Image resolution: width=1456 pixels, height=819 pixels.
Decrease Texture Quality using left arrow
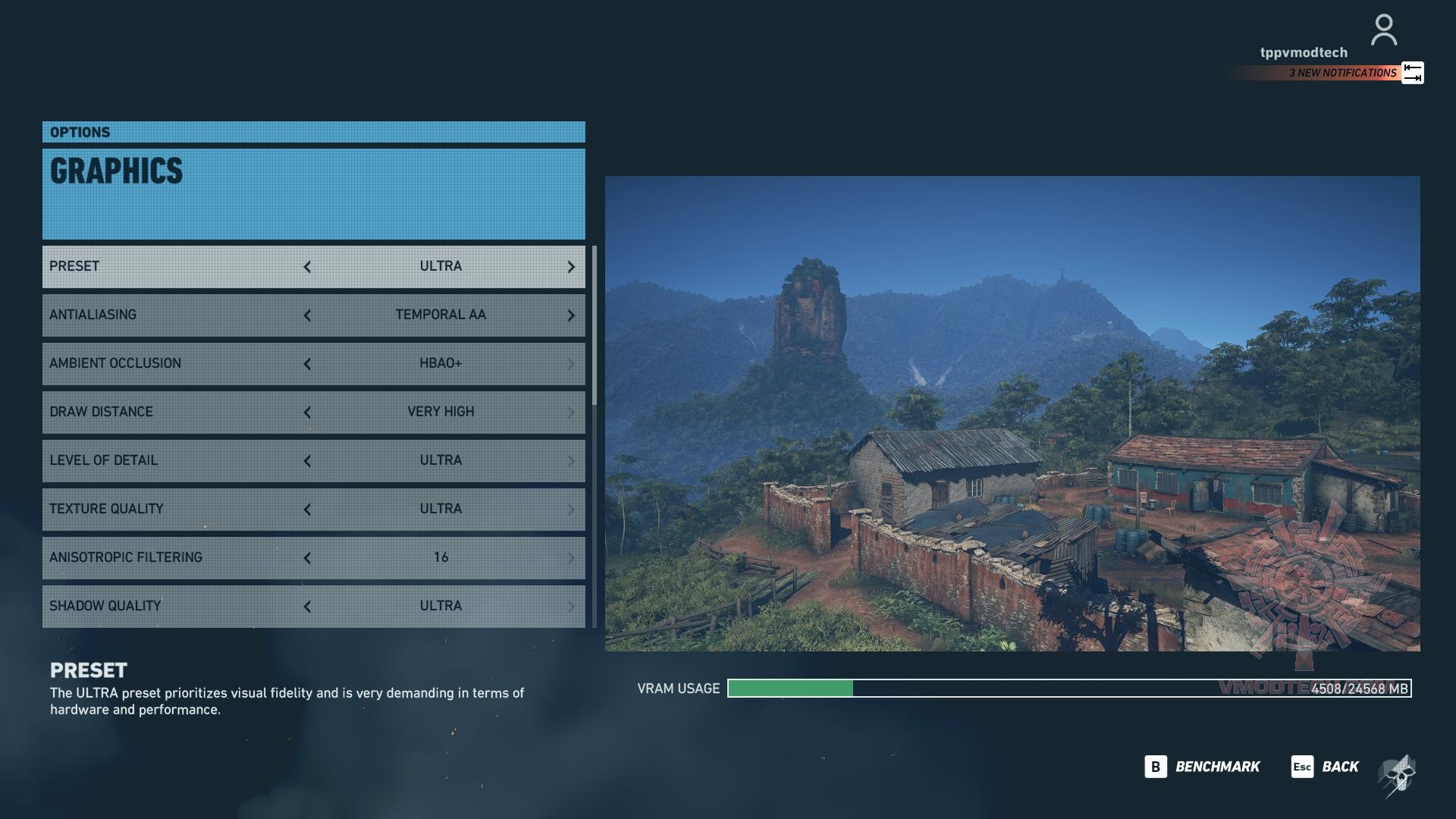[307, 510]
